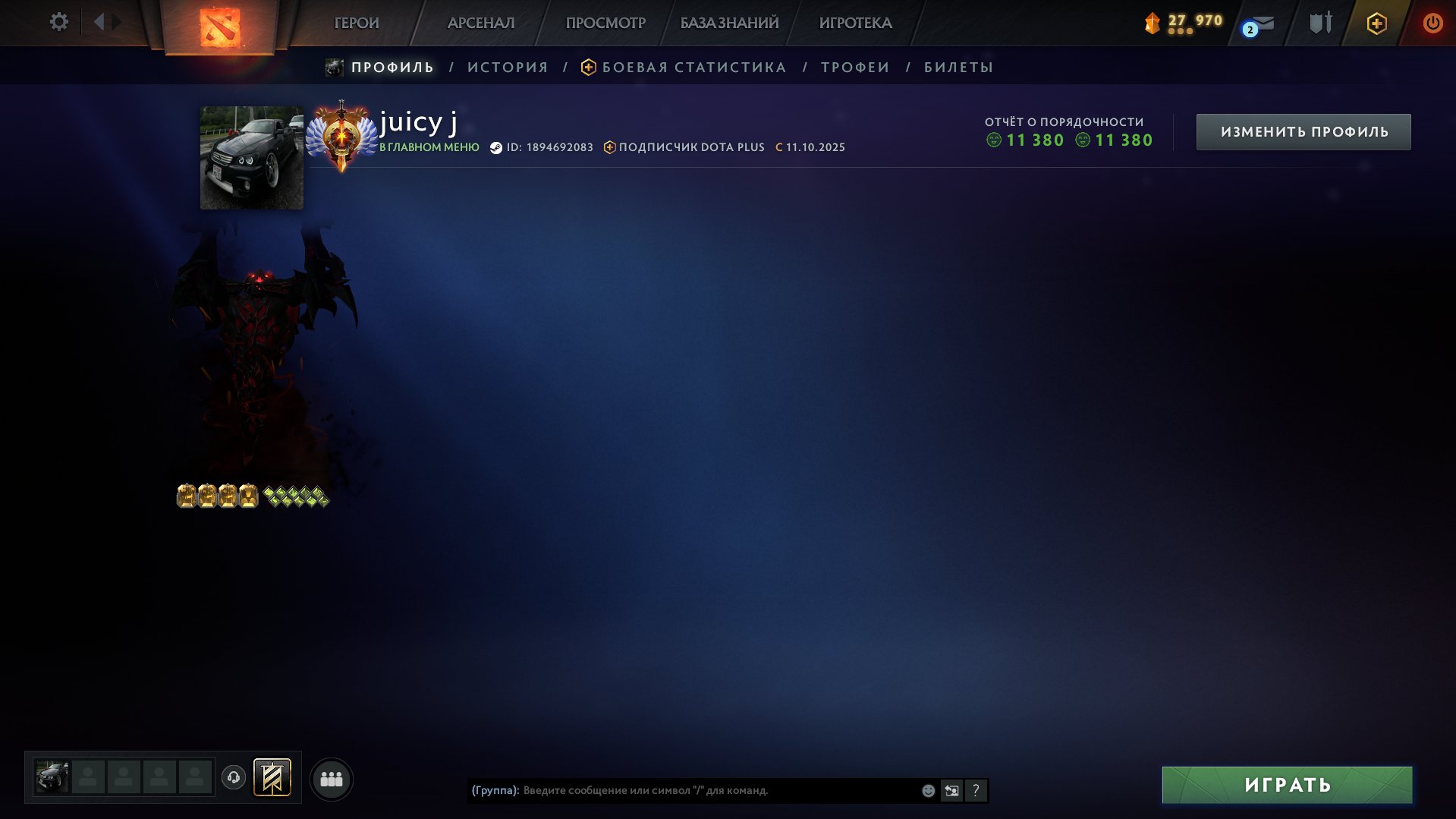
Task: Open the orange Dota Plus icon
Action: [x=1376, y=23]
